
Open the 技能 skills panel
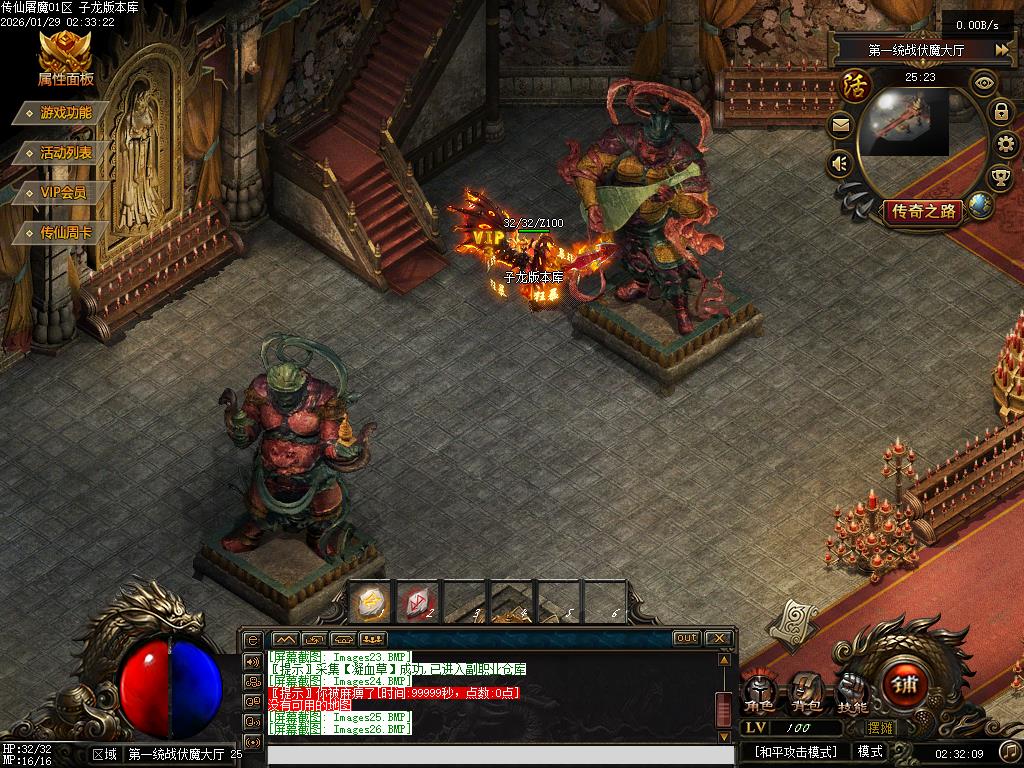(x=852, y=692)
